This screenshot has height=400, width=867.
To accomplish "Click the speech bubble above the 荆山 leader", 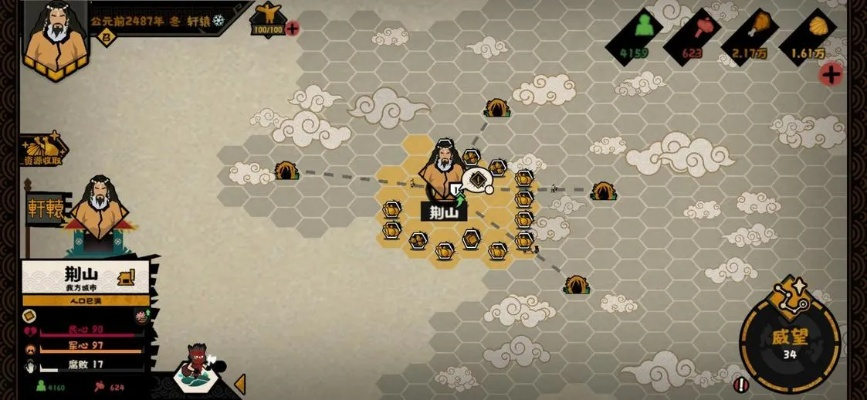I will [478, 180].
